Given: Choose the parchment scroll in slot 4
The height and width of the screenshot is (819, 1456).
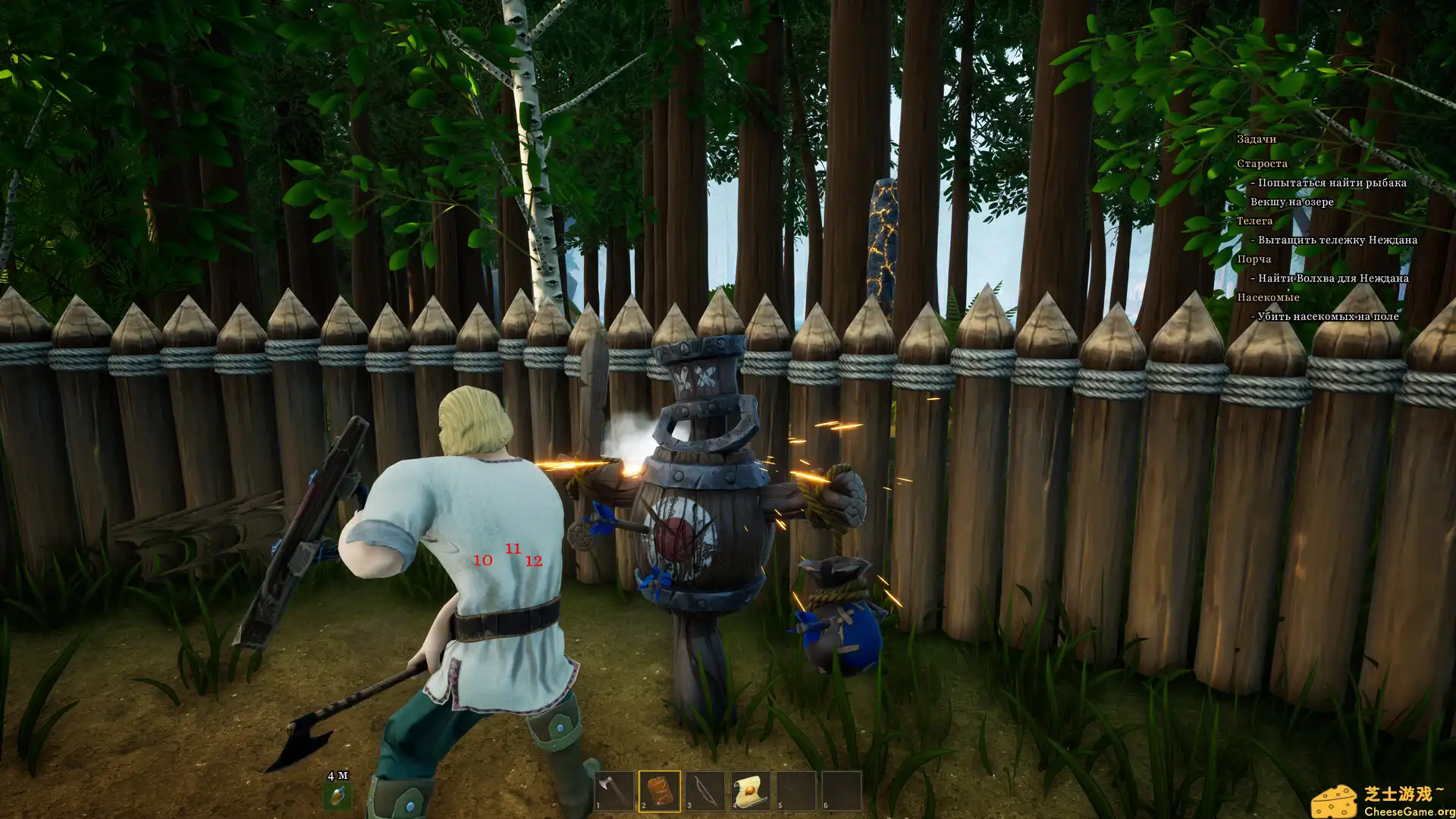Looking at the screenshot, I should coord(751,791).
